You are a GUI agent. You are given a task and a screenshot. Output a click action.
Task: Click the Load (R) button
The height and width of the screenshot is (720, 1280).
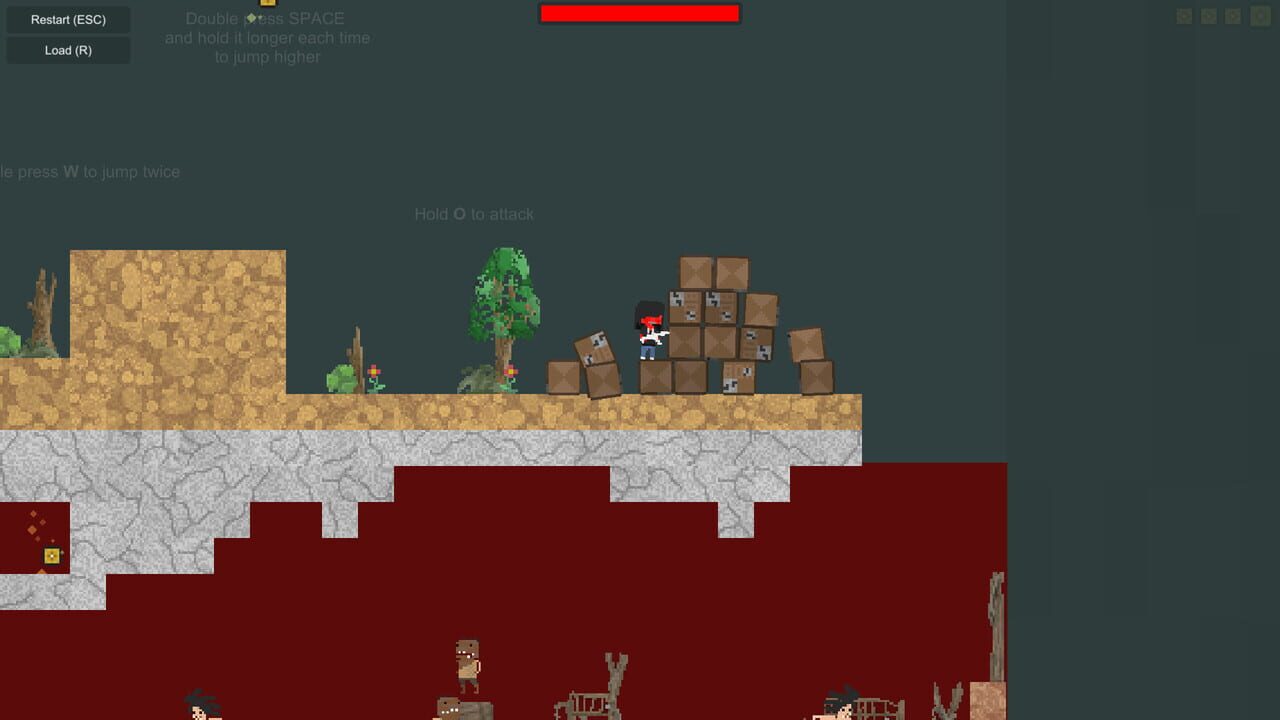67,50
